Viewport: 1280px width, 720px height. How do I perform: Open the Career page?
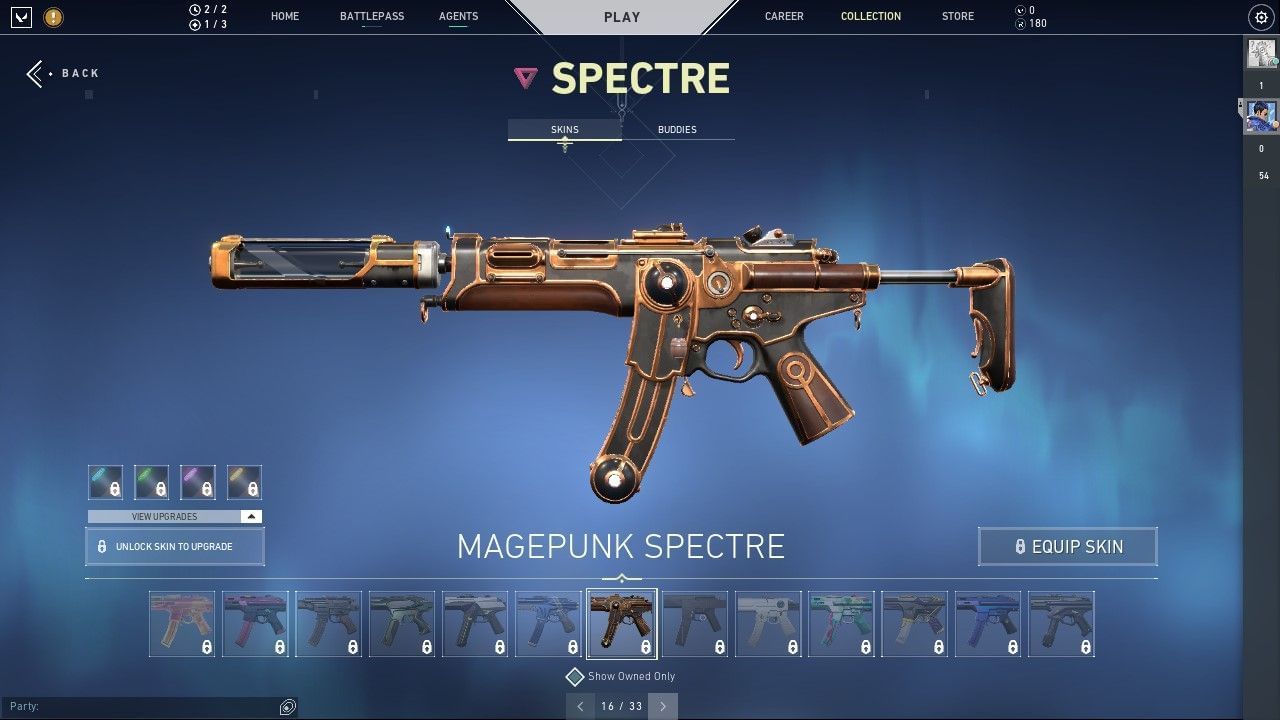pos(784,16)
